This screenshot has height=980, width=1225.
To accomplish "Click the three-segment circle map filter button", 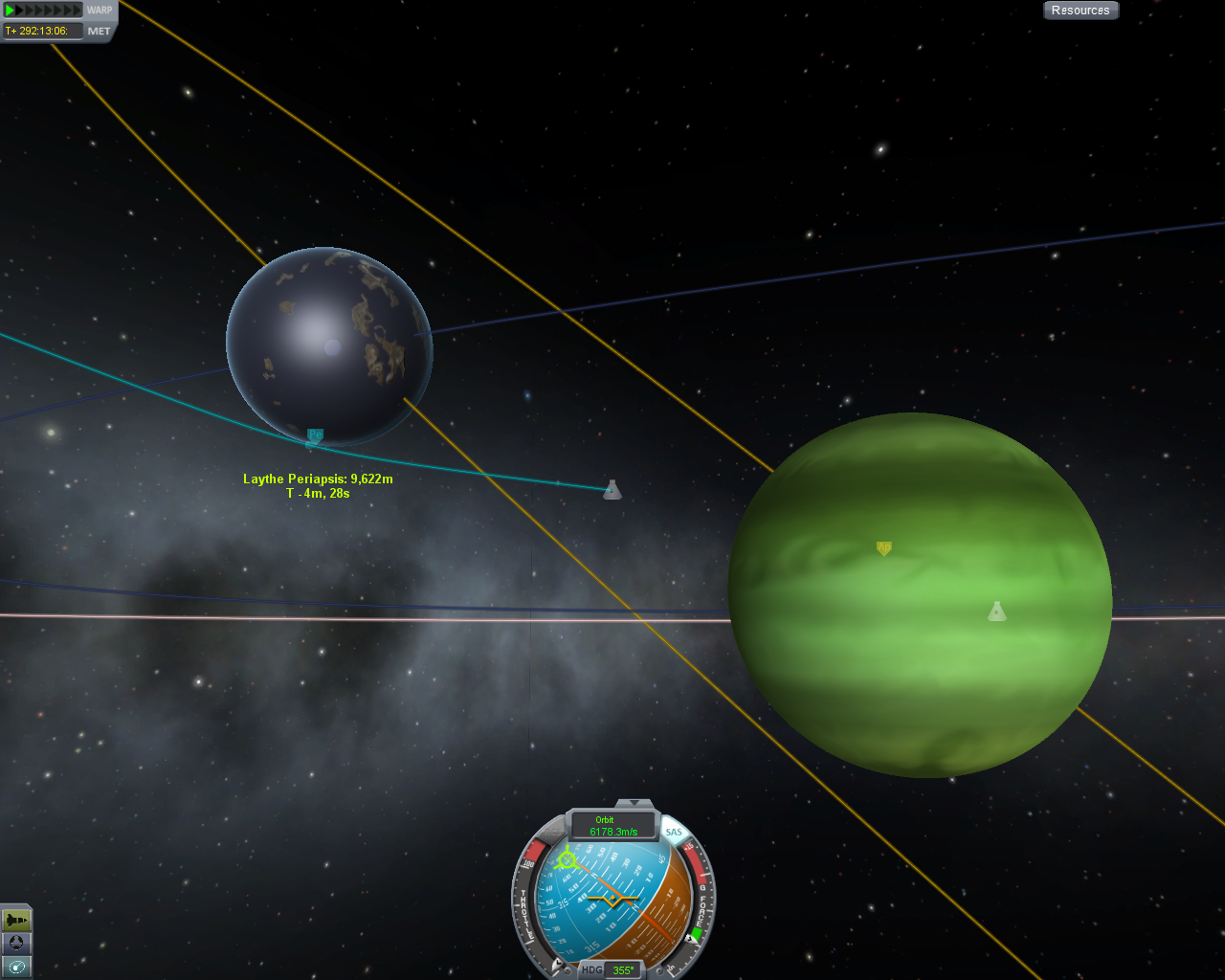I will pos(16,944).
